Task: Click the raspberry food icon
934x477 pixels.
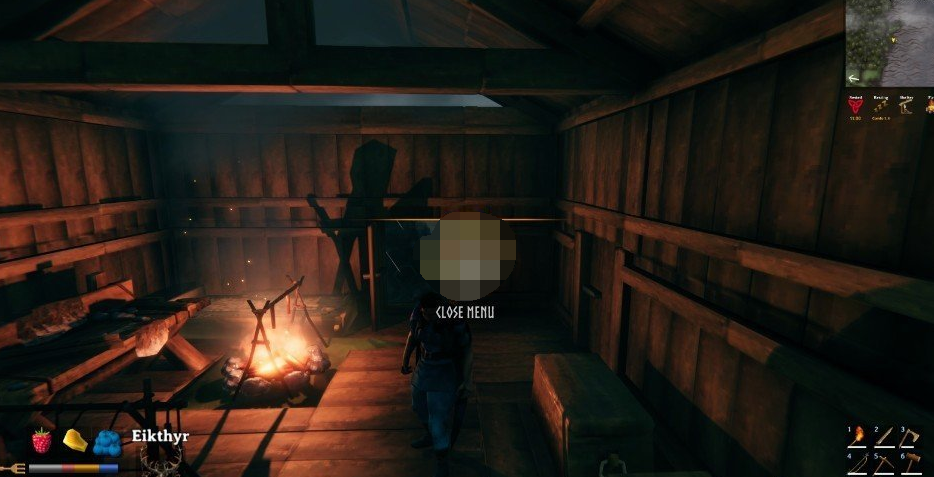Action: 41,440
